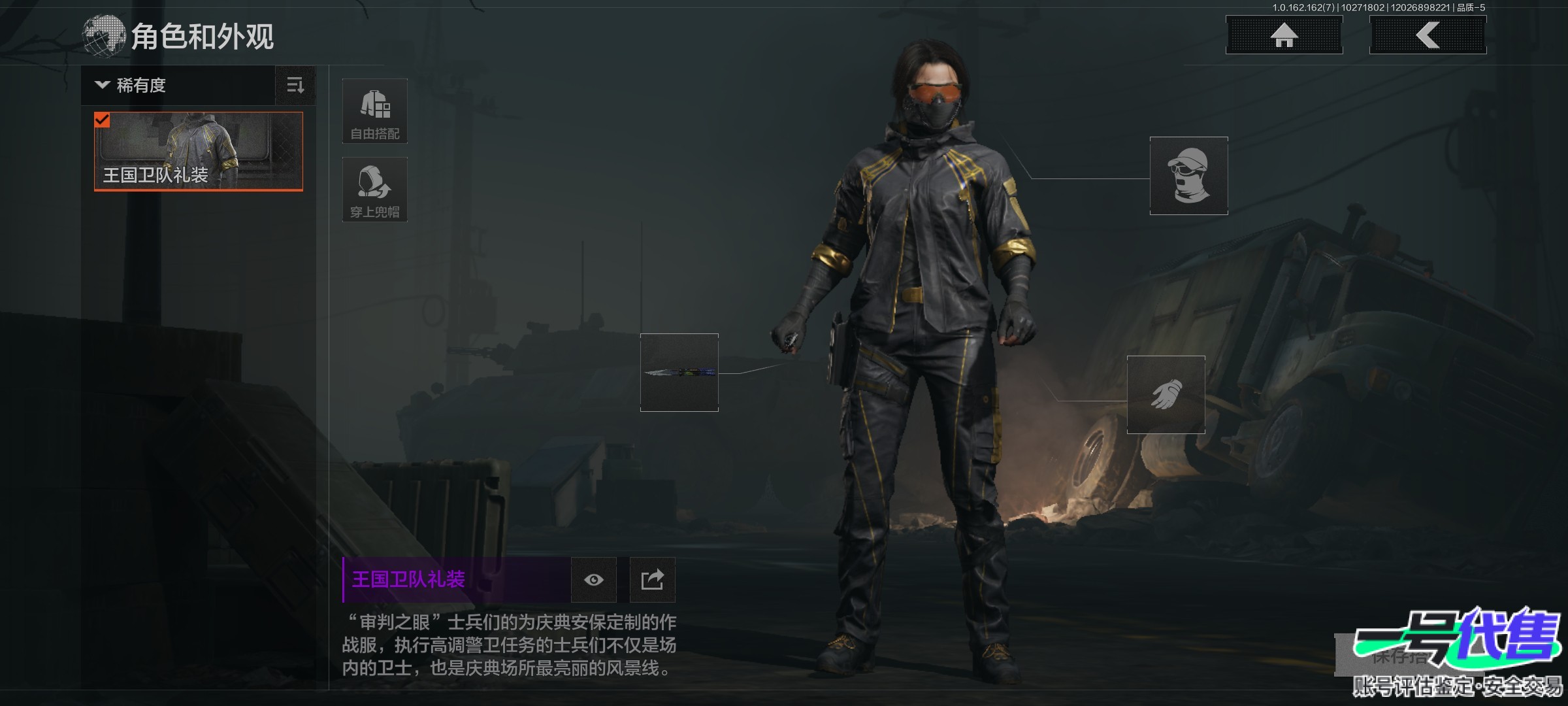Go to the home screen

pos(1284,35)
